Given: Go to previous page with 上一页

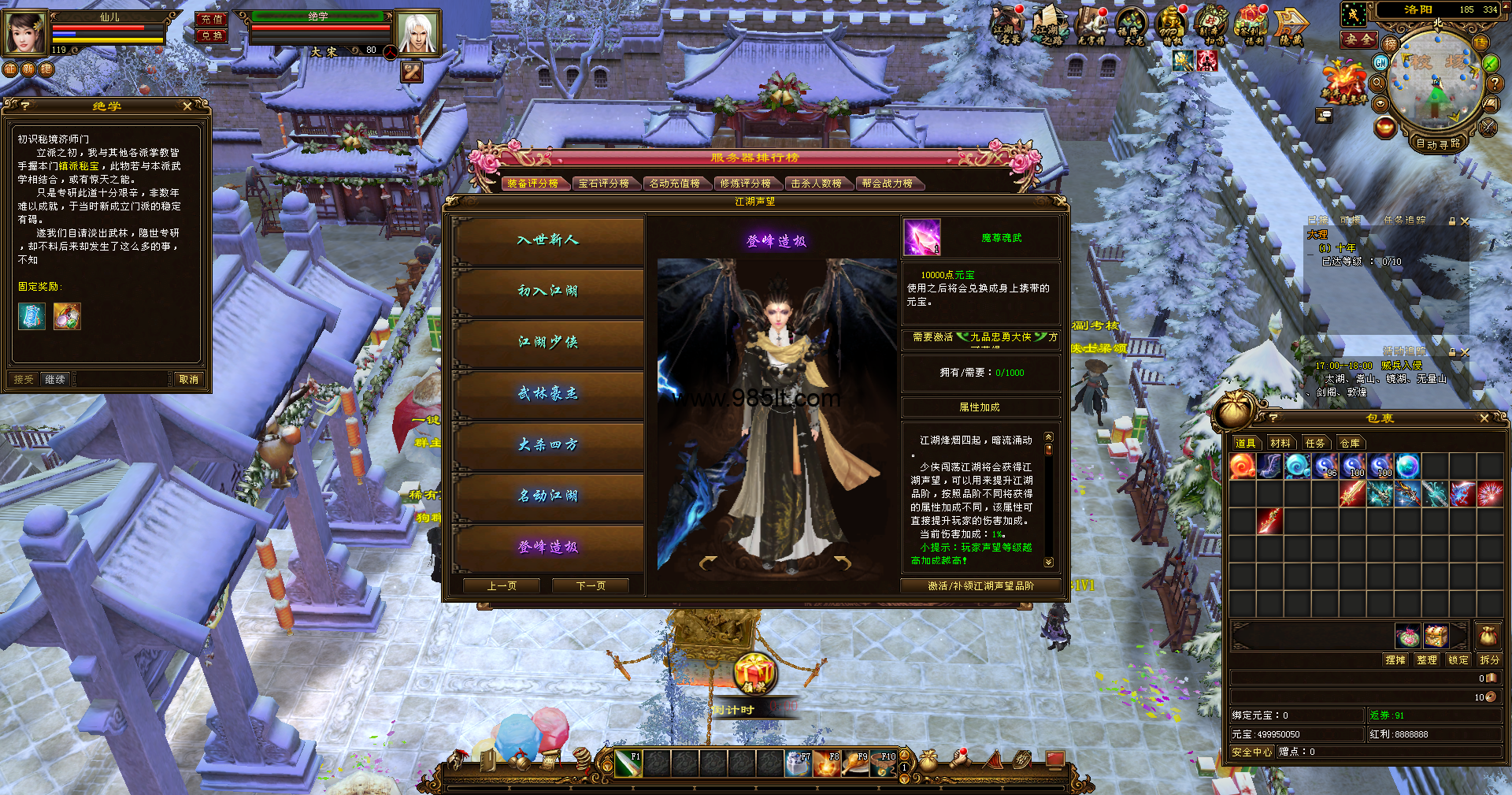Looking at the screenshot, I should 502,585.
